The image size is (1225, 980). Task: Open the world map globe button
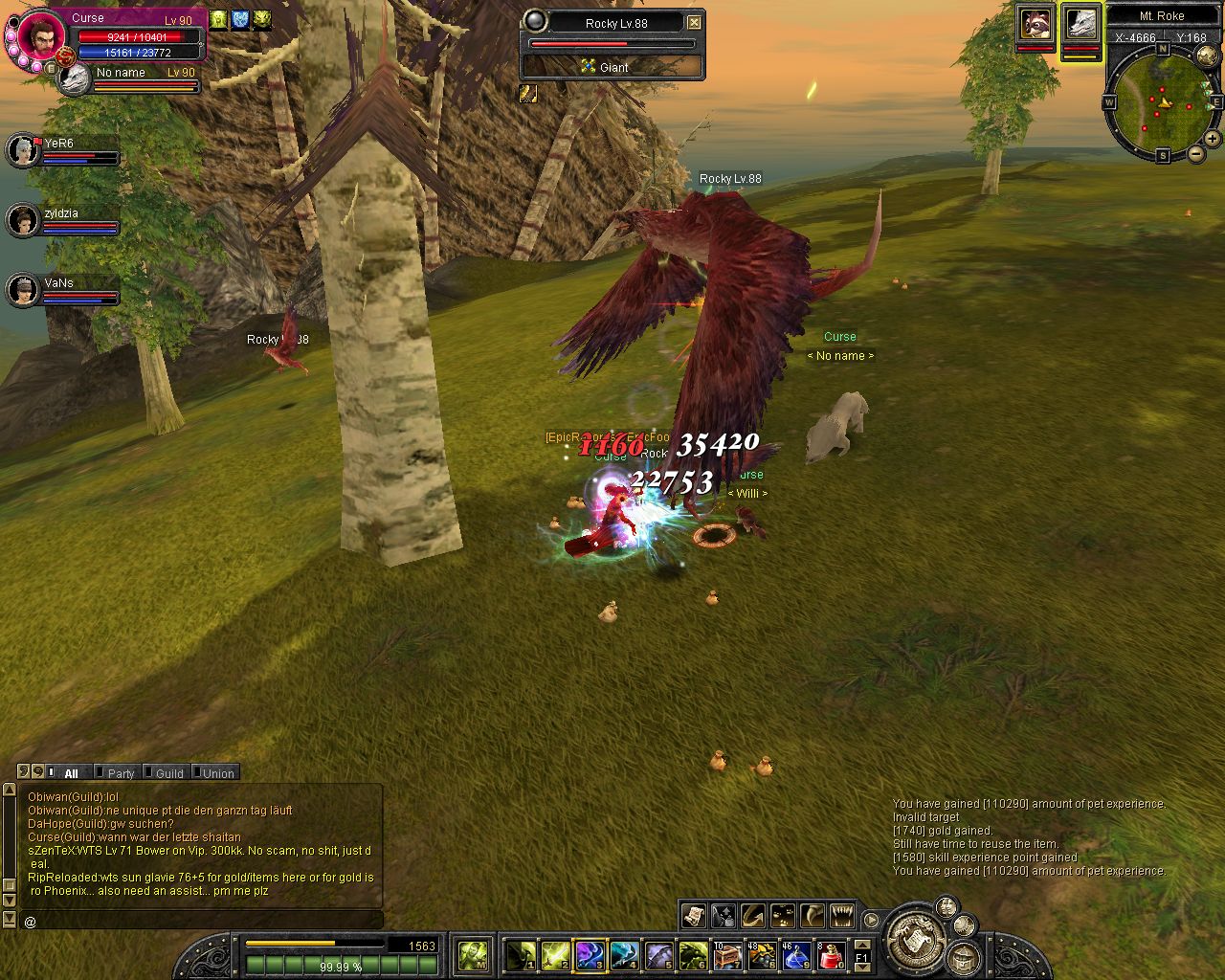point(1208,56)
